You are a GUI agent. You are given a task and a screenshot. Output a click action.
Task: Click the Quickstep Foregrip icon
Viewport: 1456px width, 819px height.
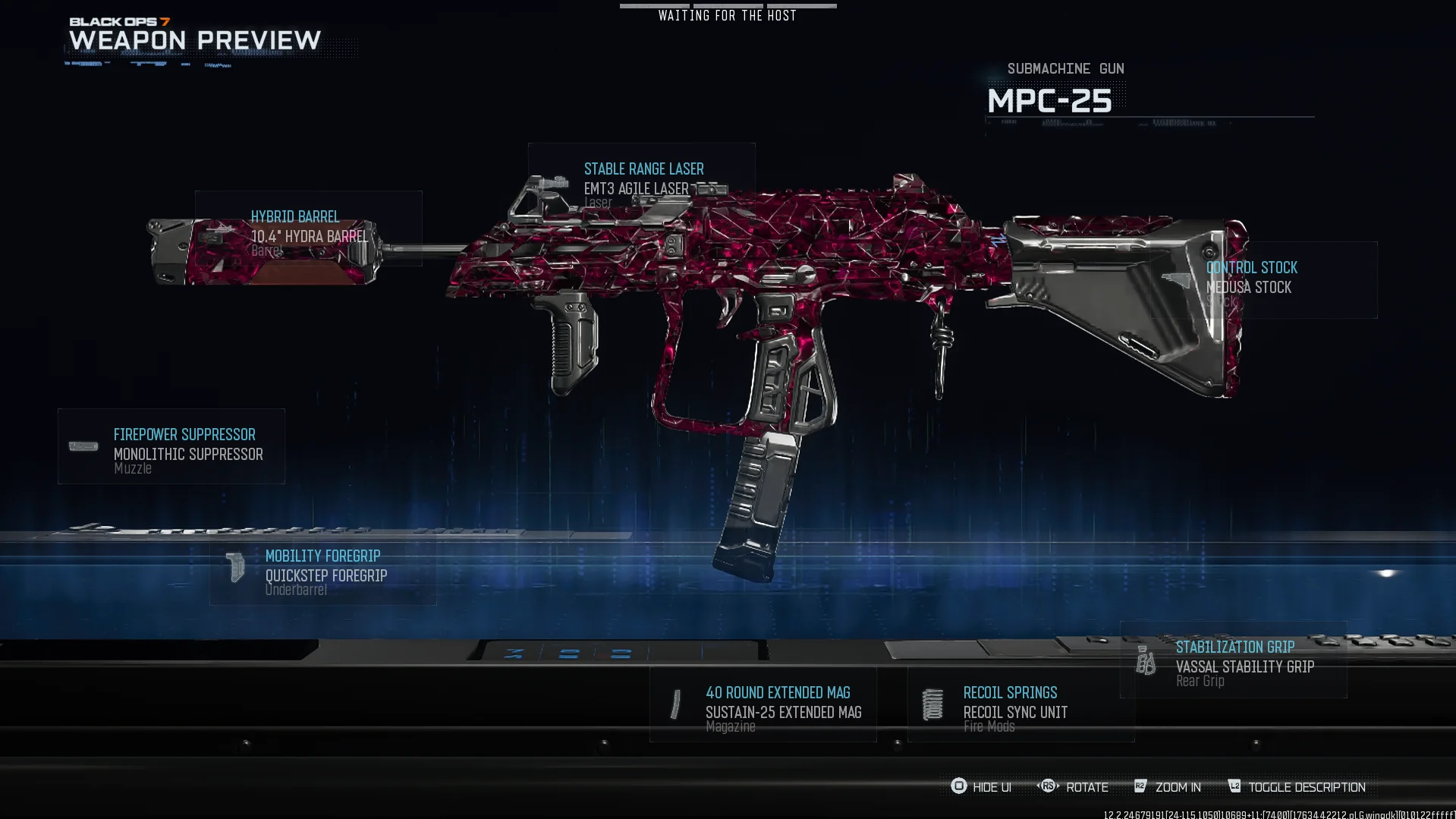235,567
